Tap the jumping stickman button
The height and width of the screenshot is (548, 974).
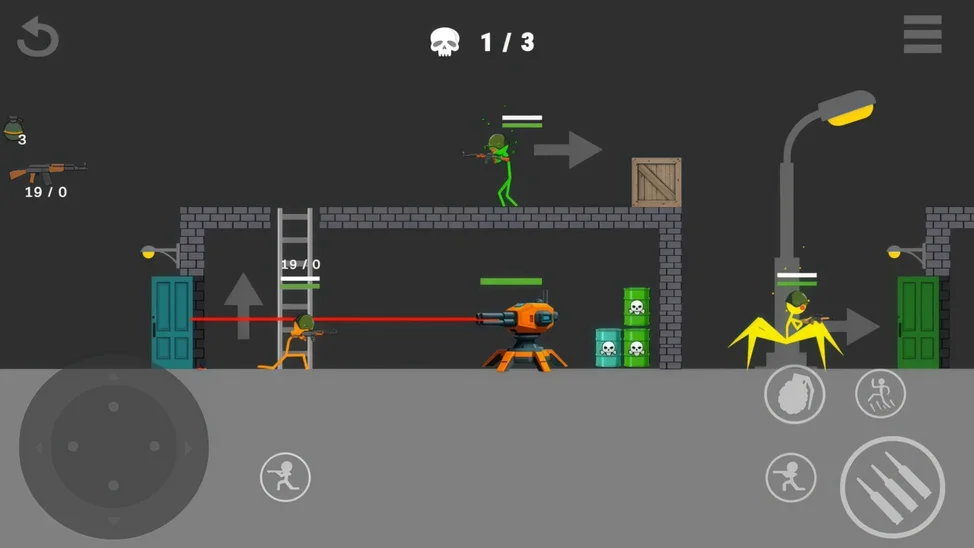coord(880,393)
